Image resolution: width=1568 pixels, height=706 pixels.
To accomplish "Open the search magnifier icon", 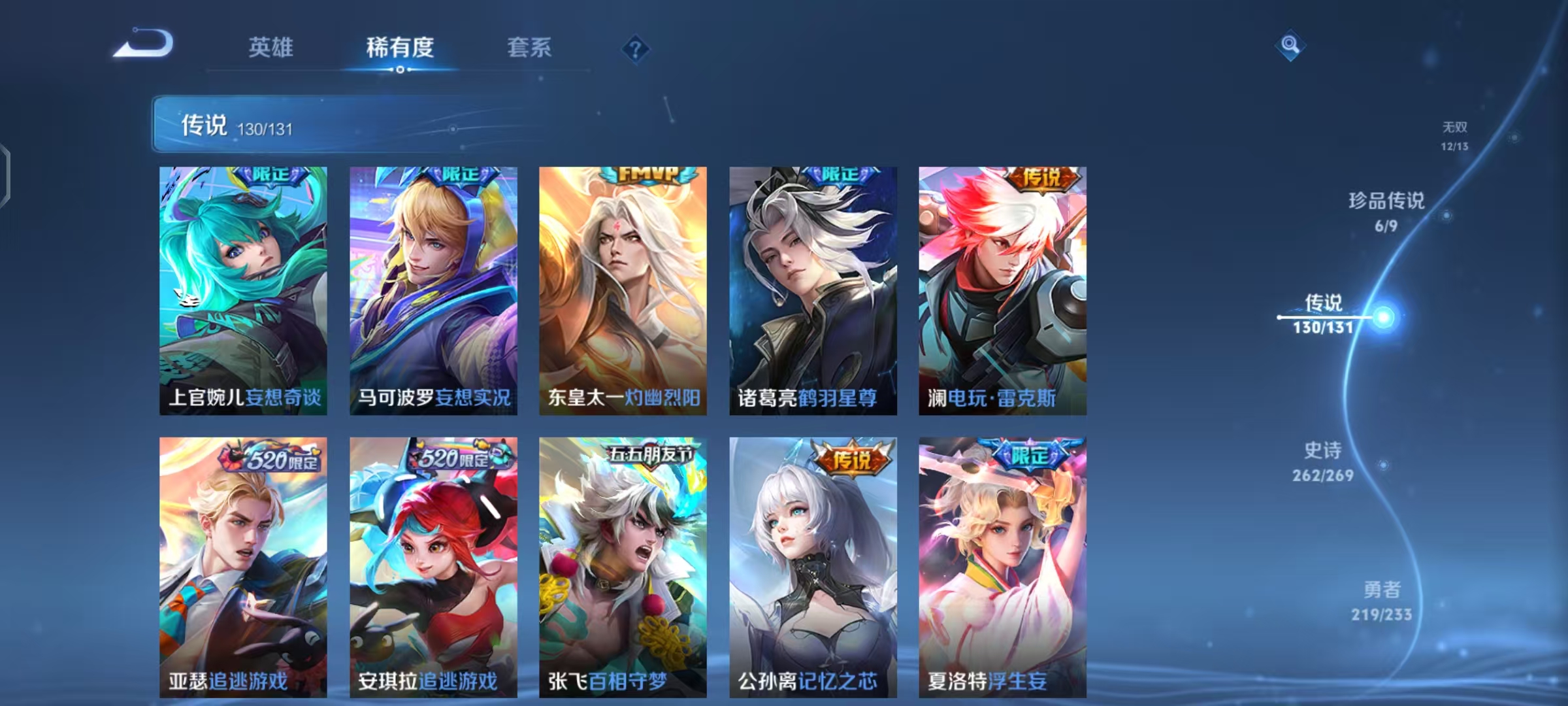I will pos(1288,44).
